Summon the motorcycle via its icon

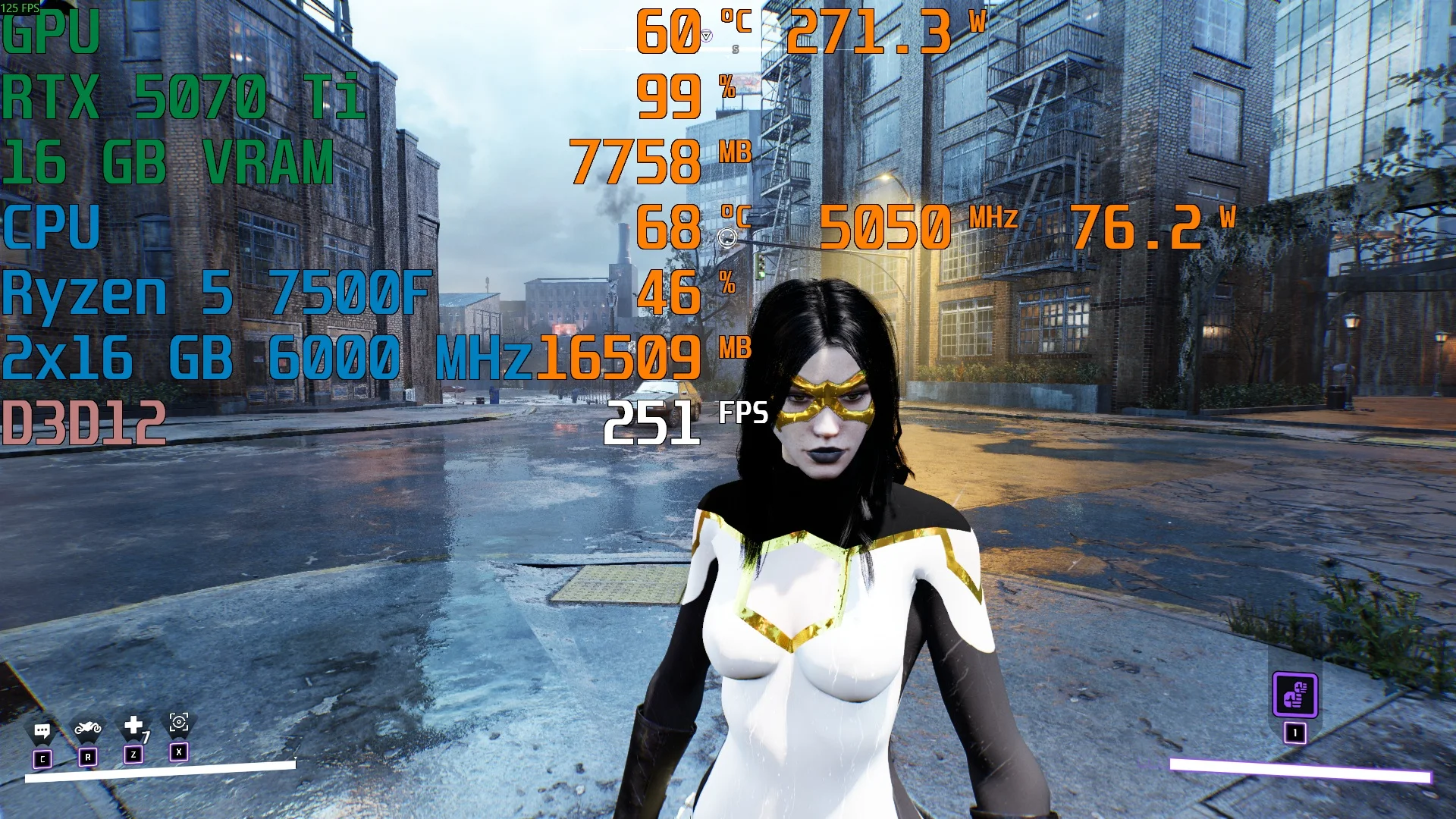(x=88, y=730)
